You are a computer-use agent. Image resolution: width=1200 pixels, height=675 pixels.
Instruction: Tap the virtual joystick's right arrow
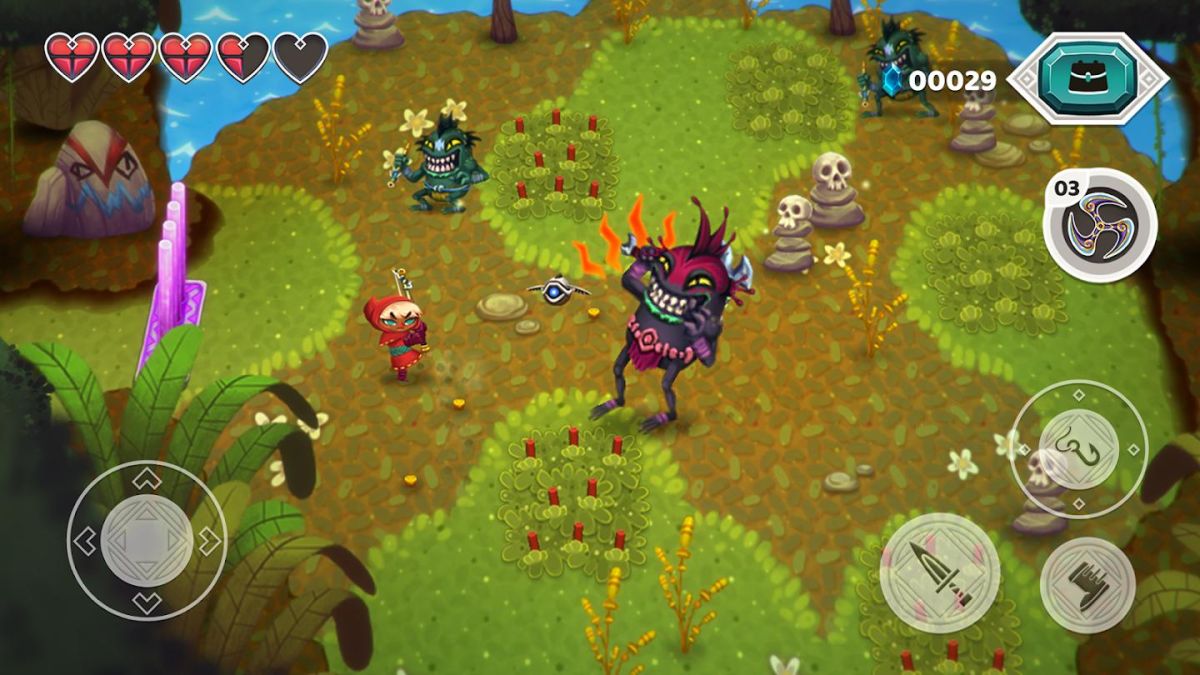pos(210,542)
